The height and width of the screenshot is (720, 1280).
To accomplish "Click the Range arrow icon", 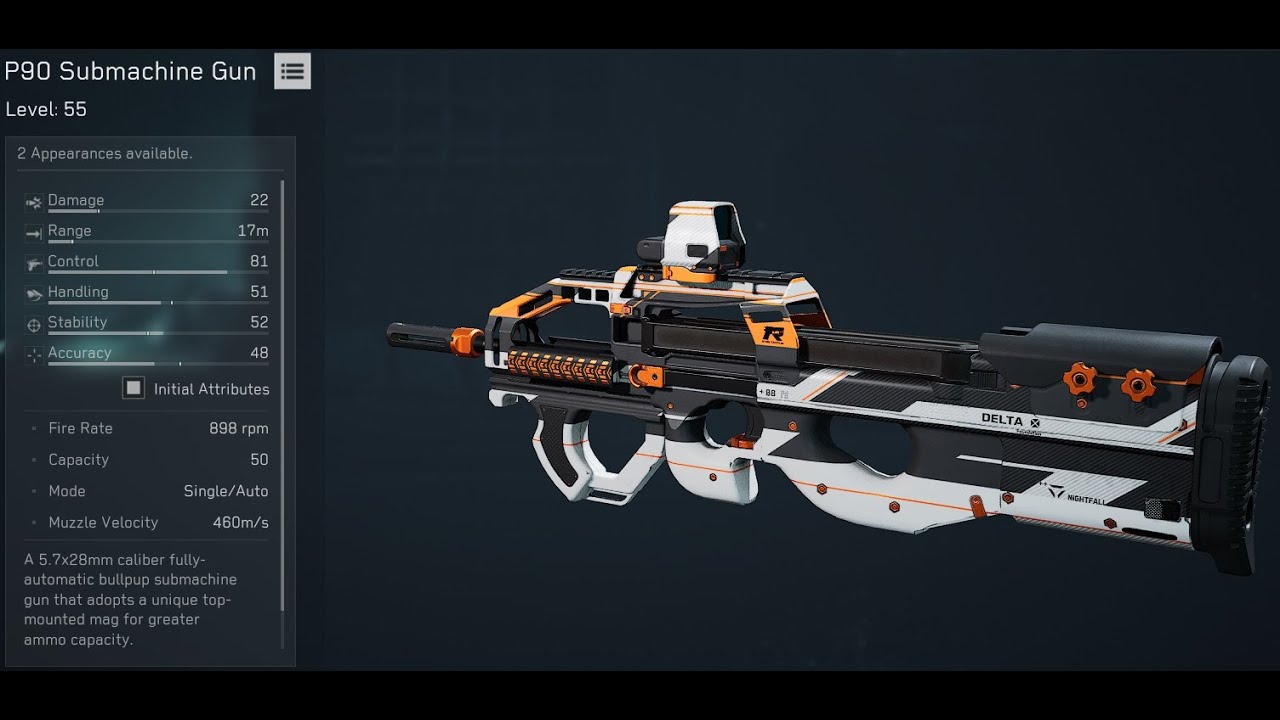I will [x=33, y=231].
